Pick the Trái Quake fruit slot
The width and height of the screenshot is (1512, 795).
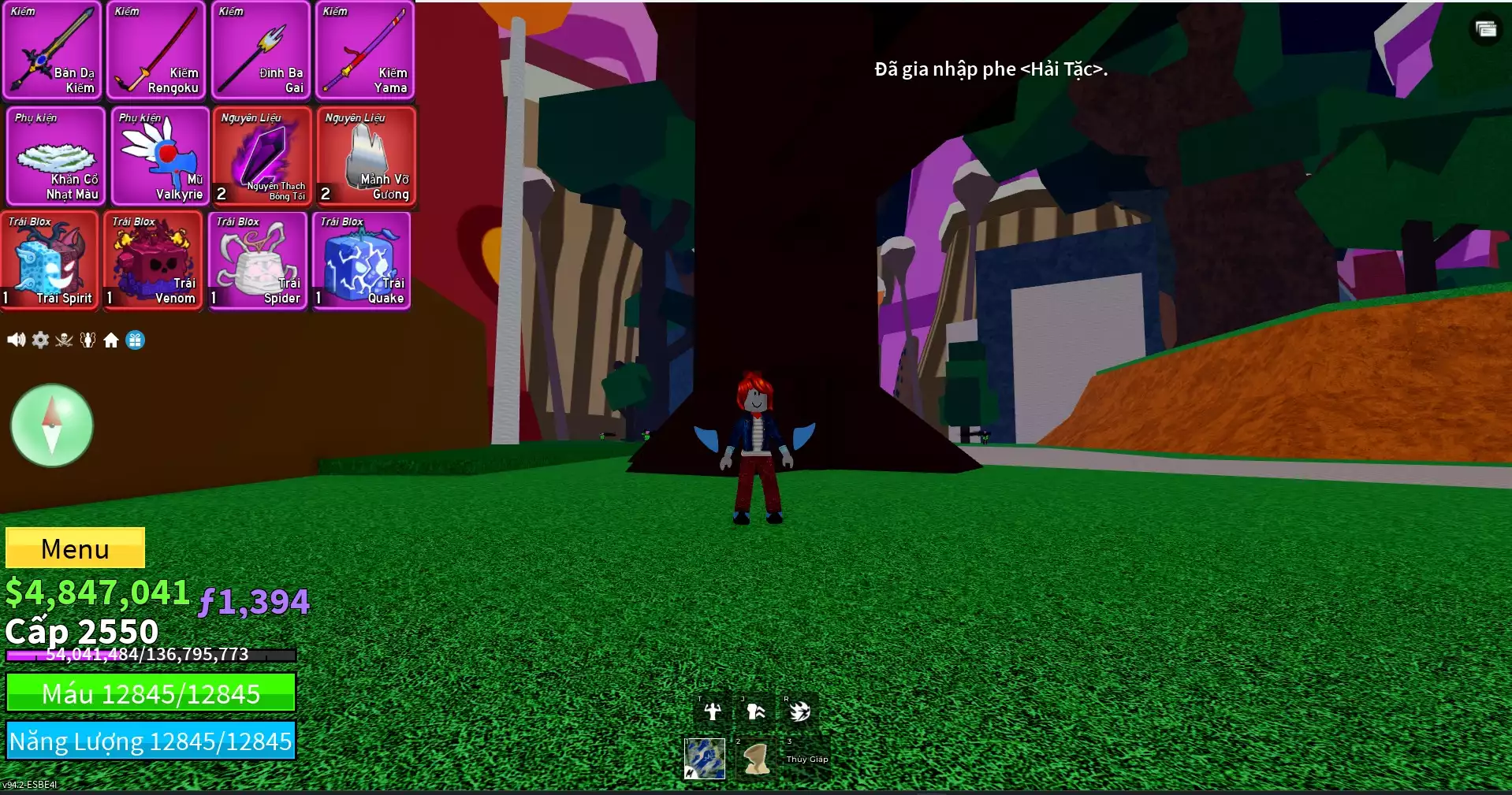tap(361, 261)
